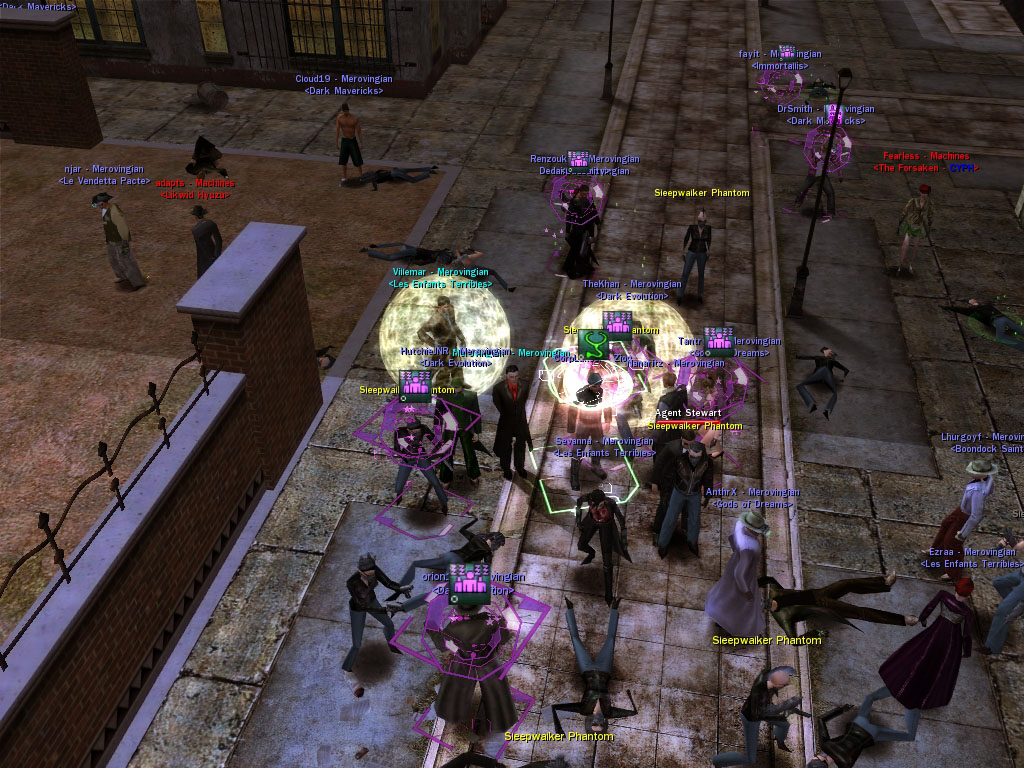This screenshot has width=1024, height=768.
Task: Target the Villemar player nameplate
Action: pos(441,272)
